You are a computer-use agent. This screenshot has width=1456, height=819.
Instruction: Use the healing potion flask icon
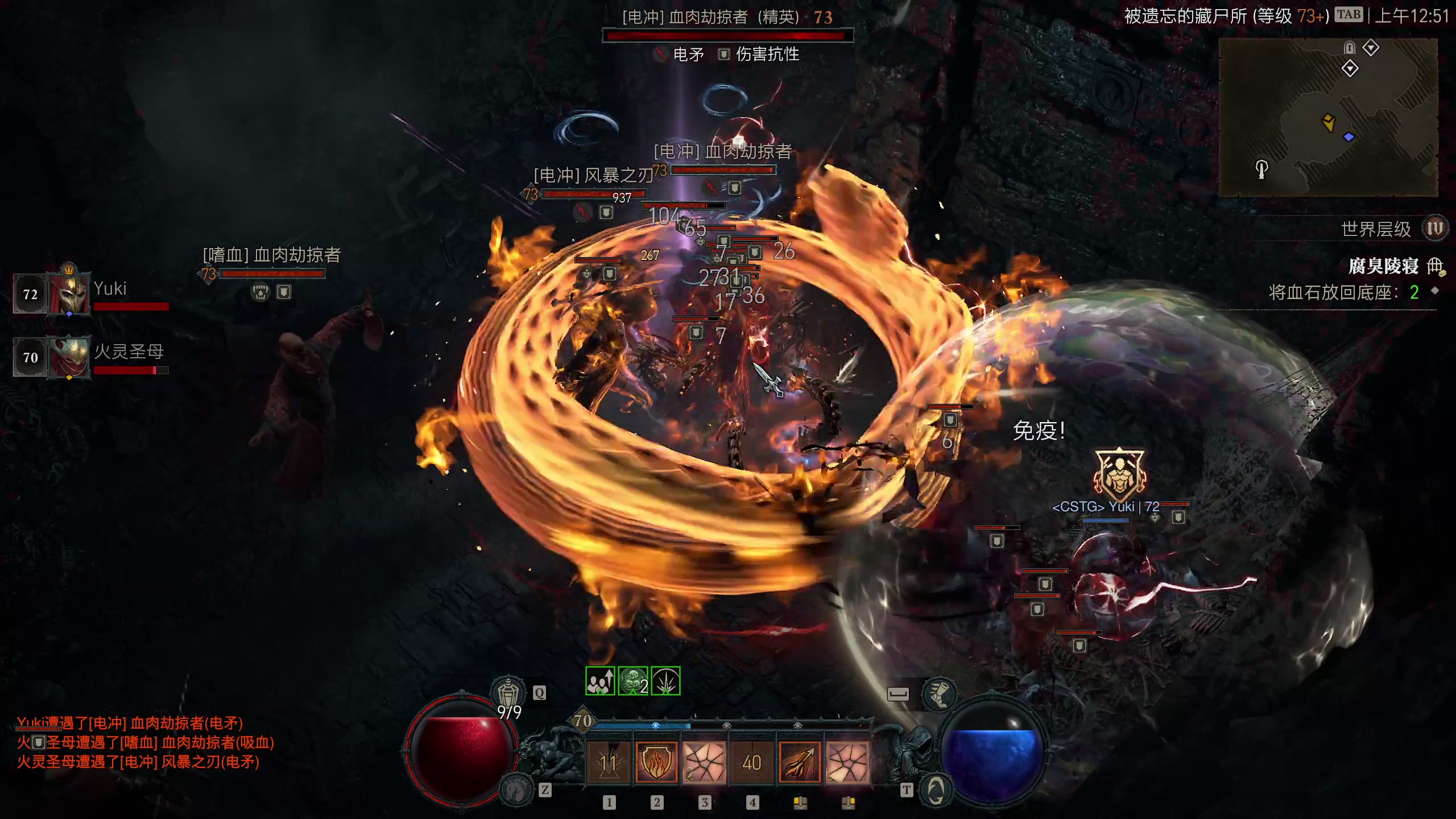pyautogui.click(x=507, y=694)
